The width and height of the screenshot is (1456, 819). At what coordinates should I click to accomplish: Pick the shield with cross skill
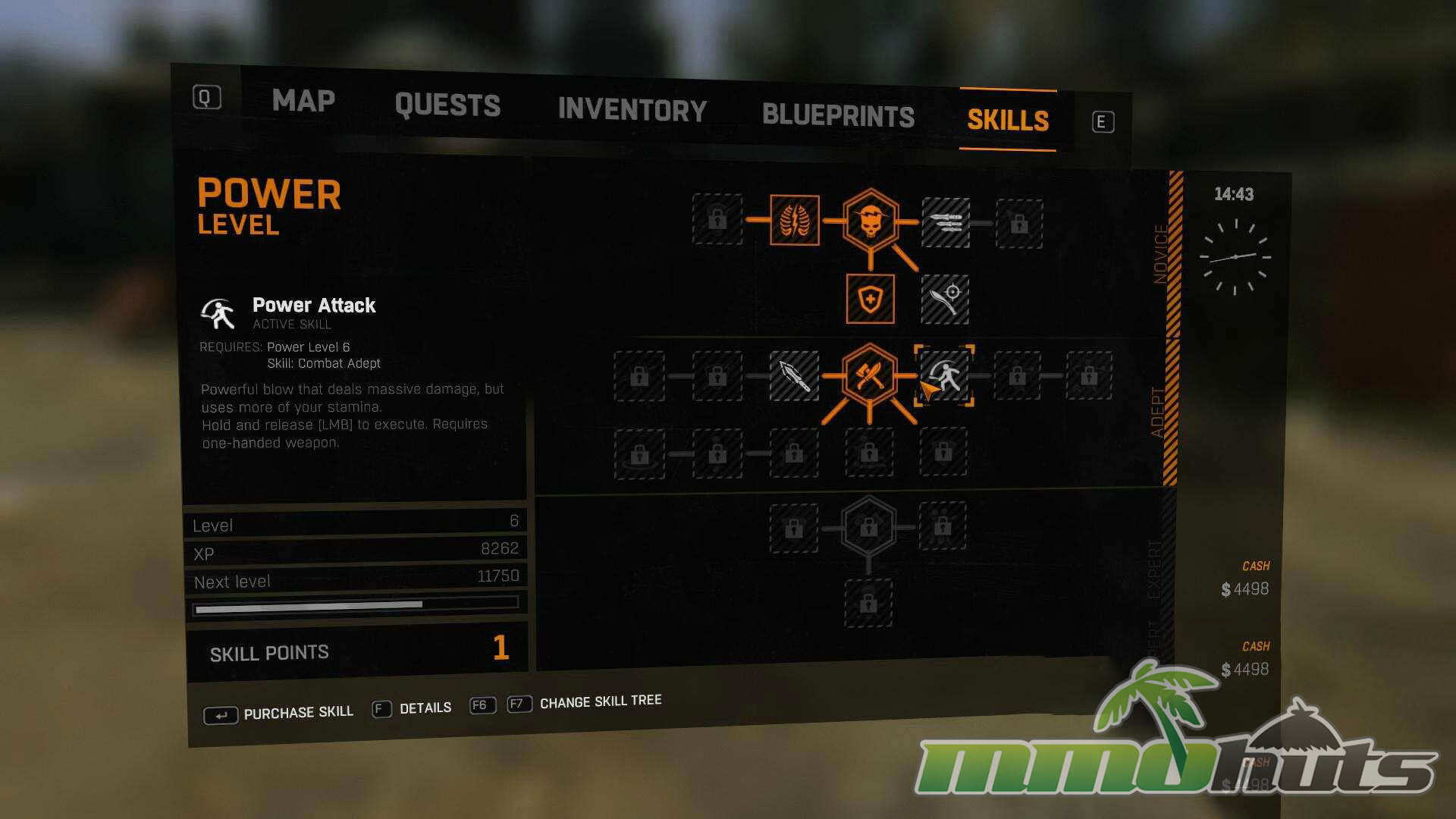tap(870, 300)
